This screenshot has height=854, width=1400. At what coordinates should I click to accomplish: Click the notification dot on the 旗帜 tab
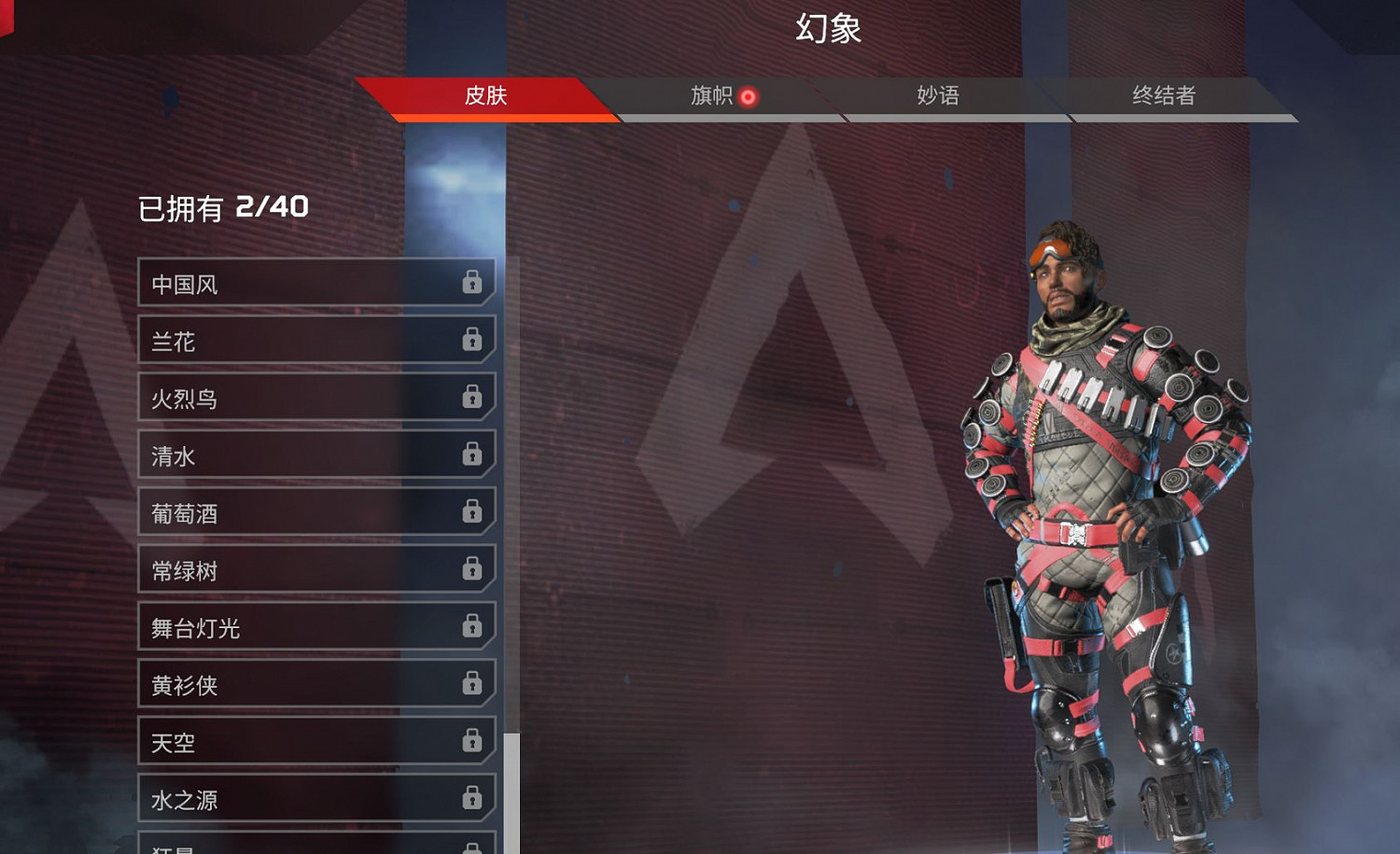[x=747, y=96]
